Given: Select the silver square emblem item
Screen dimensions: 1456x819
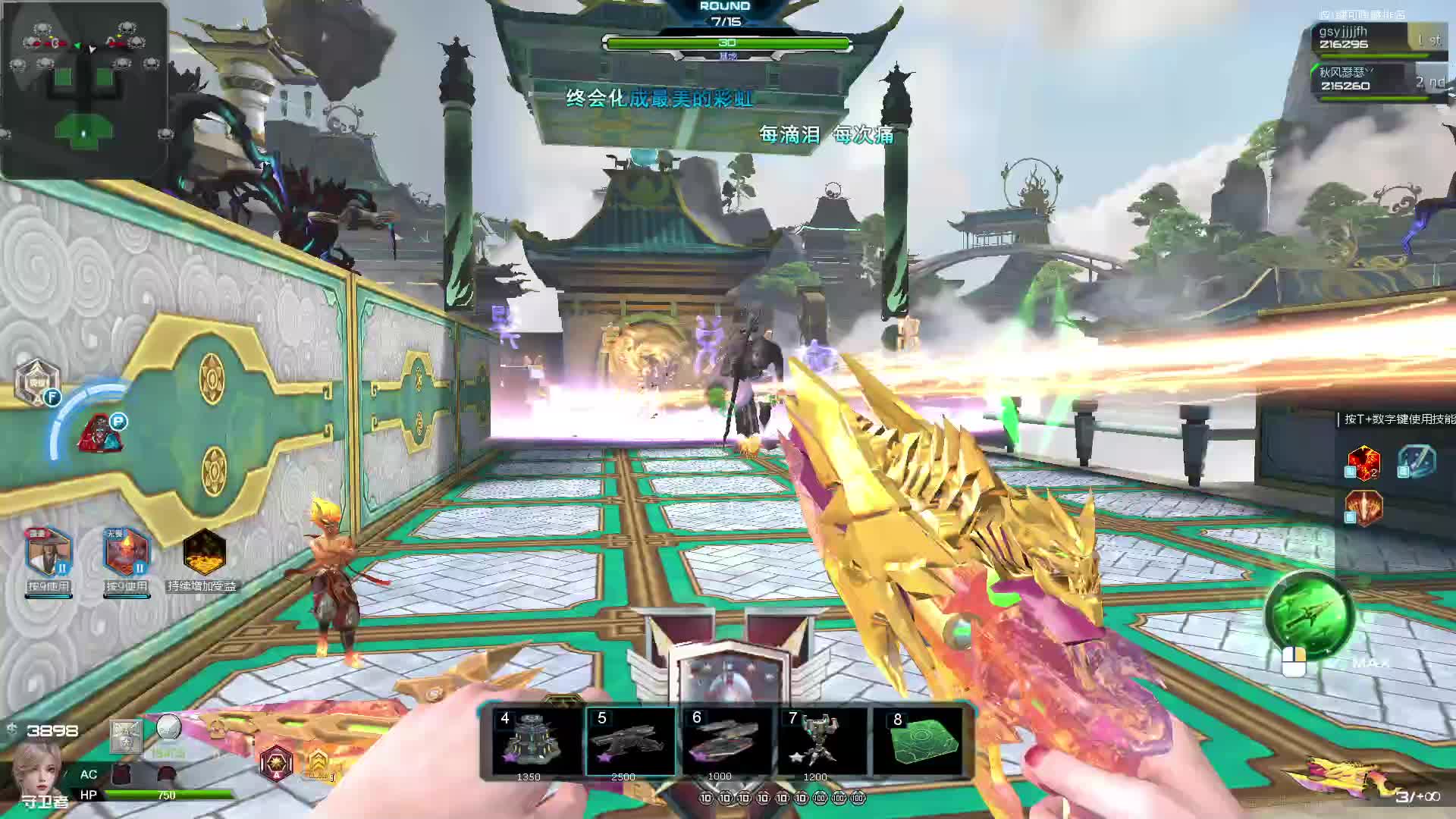Looking at the screenshot, I should [x=126, y=736].
